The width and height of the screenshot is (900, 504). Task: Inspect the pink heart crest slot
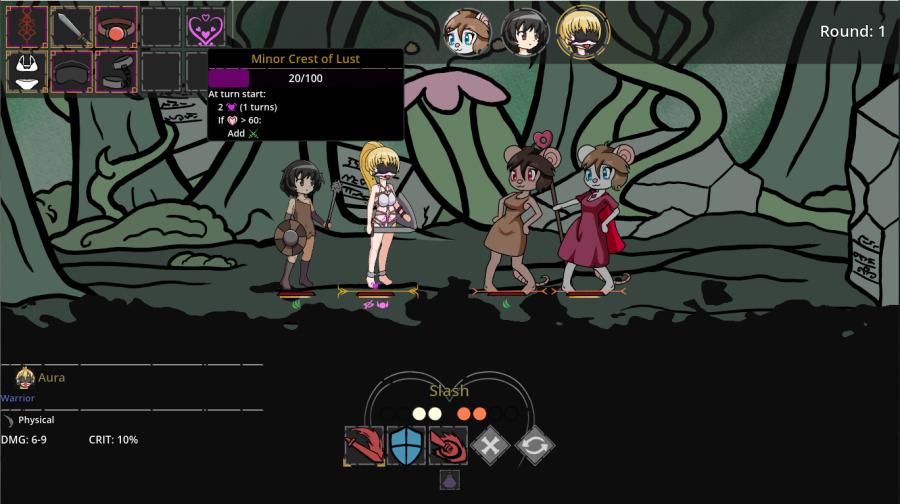pyautogui.click(x=206, y=27)
